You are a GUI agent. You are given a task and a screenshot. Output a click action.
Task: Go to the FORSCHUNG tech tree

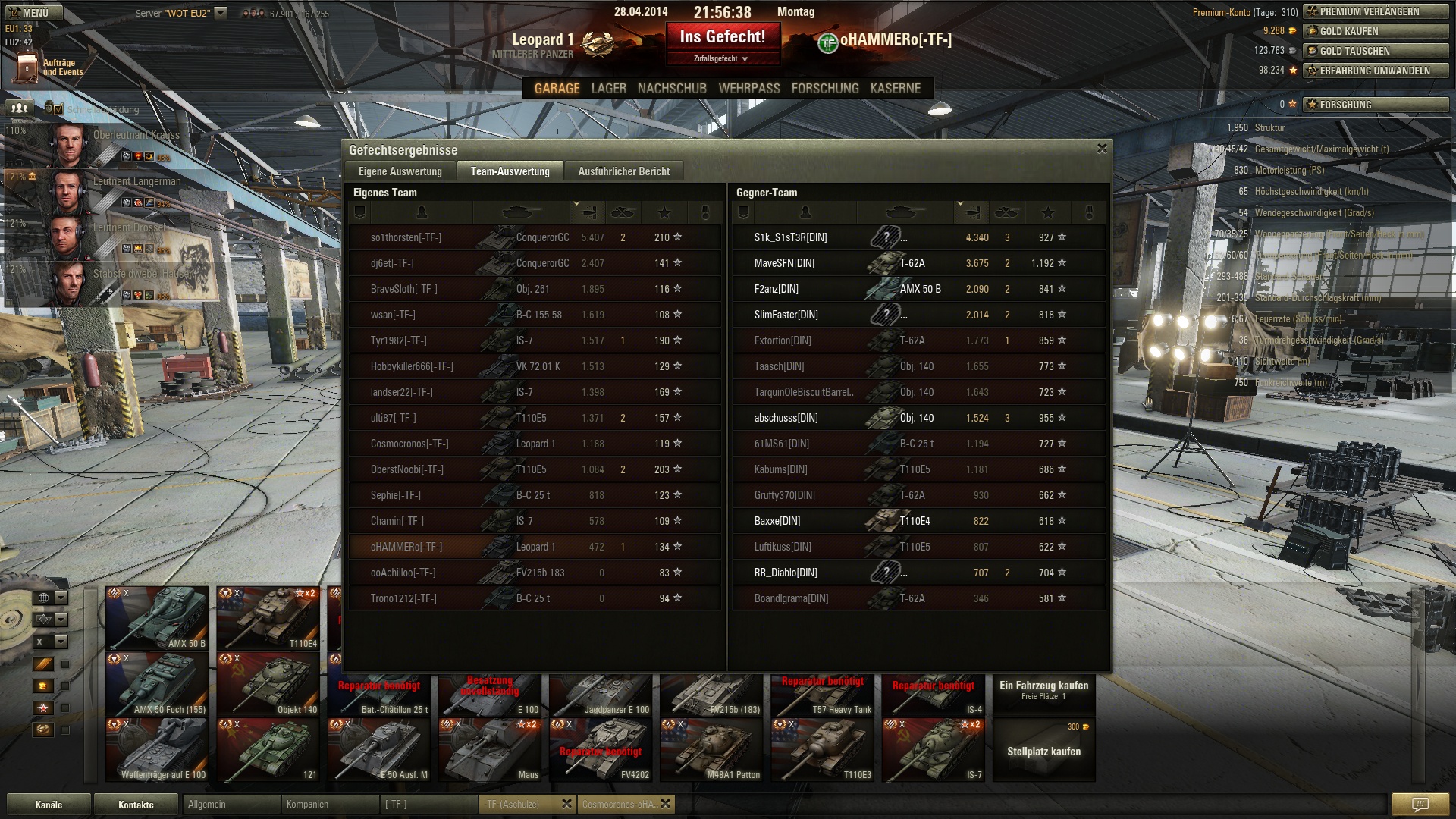tap(824, 89)
